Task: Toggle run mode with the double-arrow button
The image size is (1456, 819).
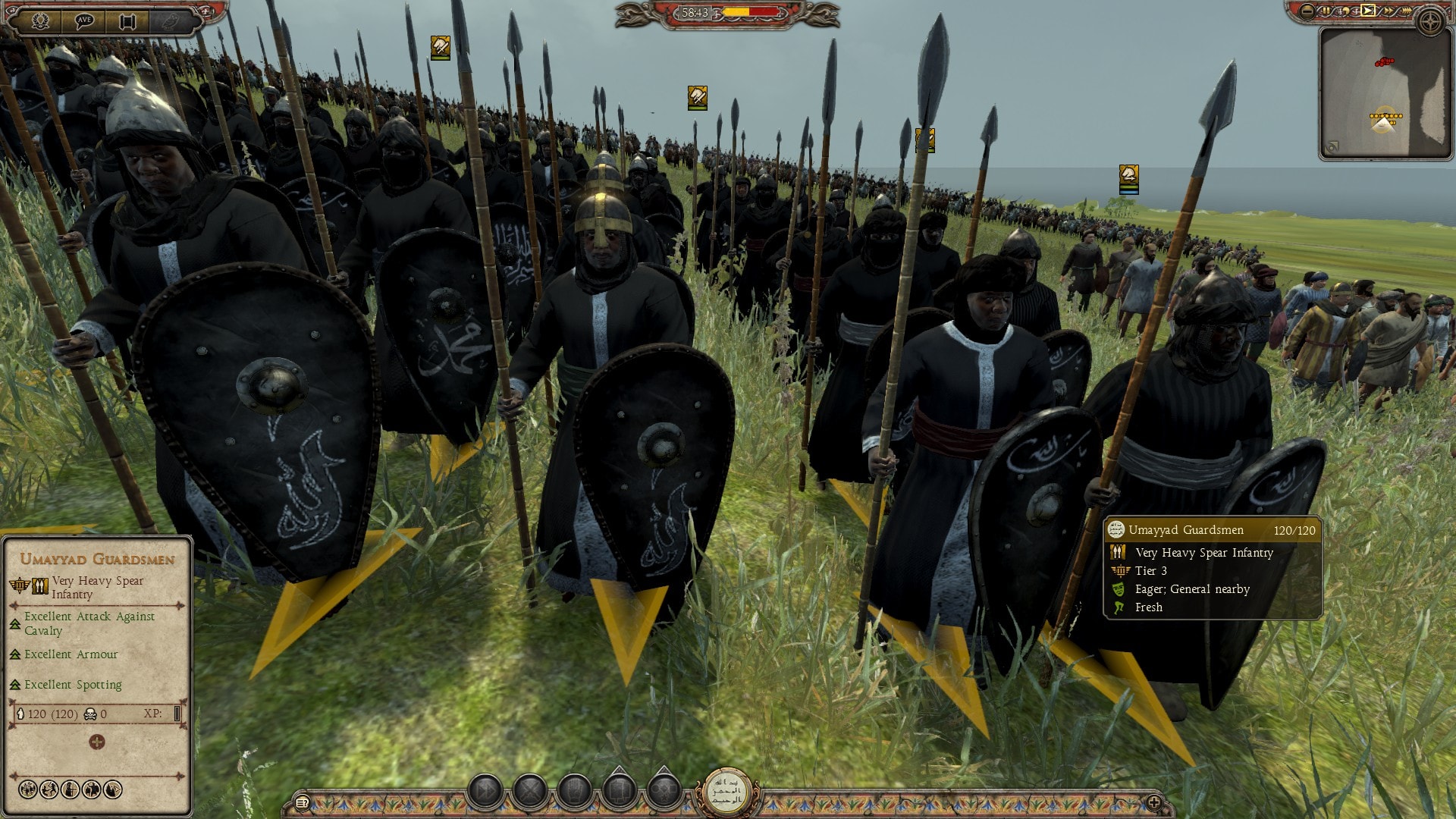Action: click(x=486, y=792)
